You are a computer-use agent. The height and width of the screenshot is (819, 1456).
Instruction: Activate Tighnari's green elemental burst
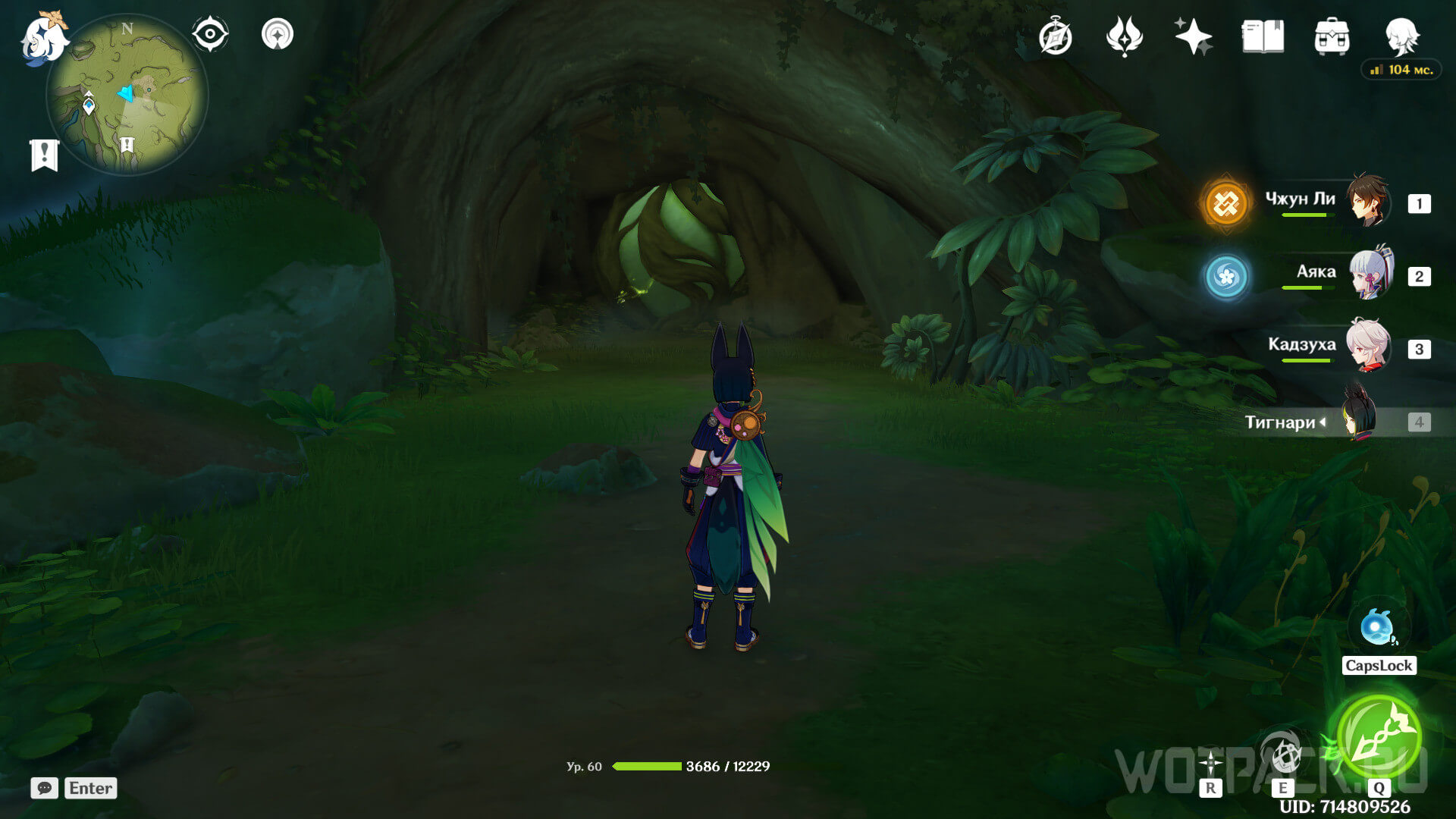coord(1378,736)
